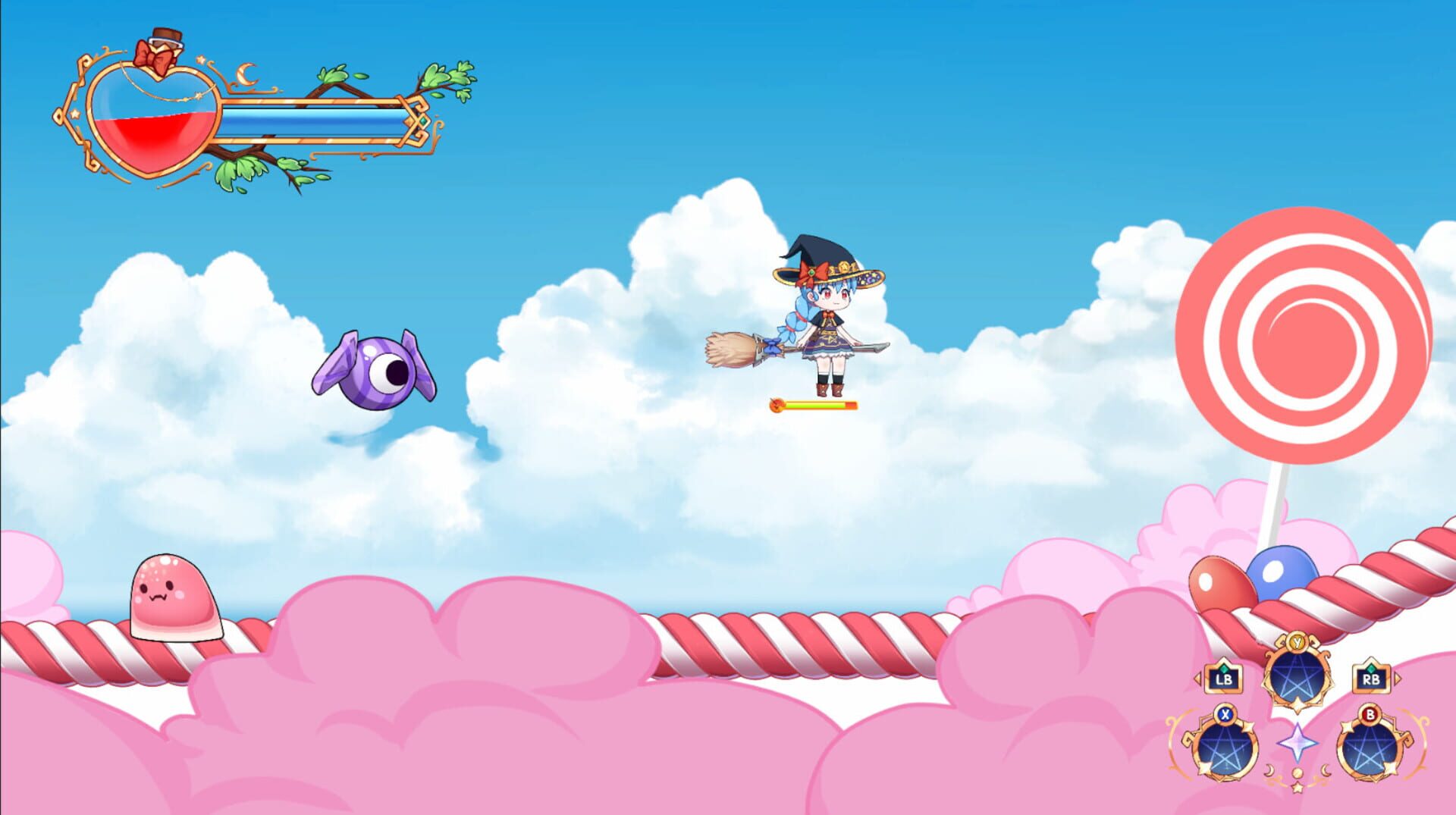Screen dimensions: 1456x815
Task: Click the crescent moon on the health frame
Action: (246, 73)
